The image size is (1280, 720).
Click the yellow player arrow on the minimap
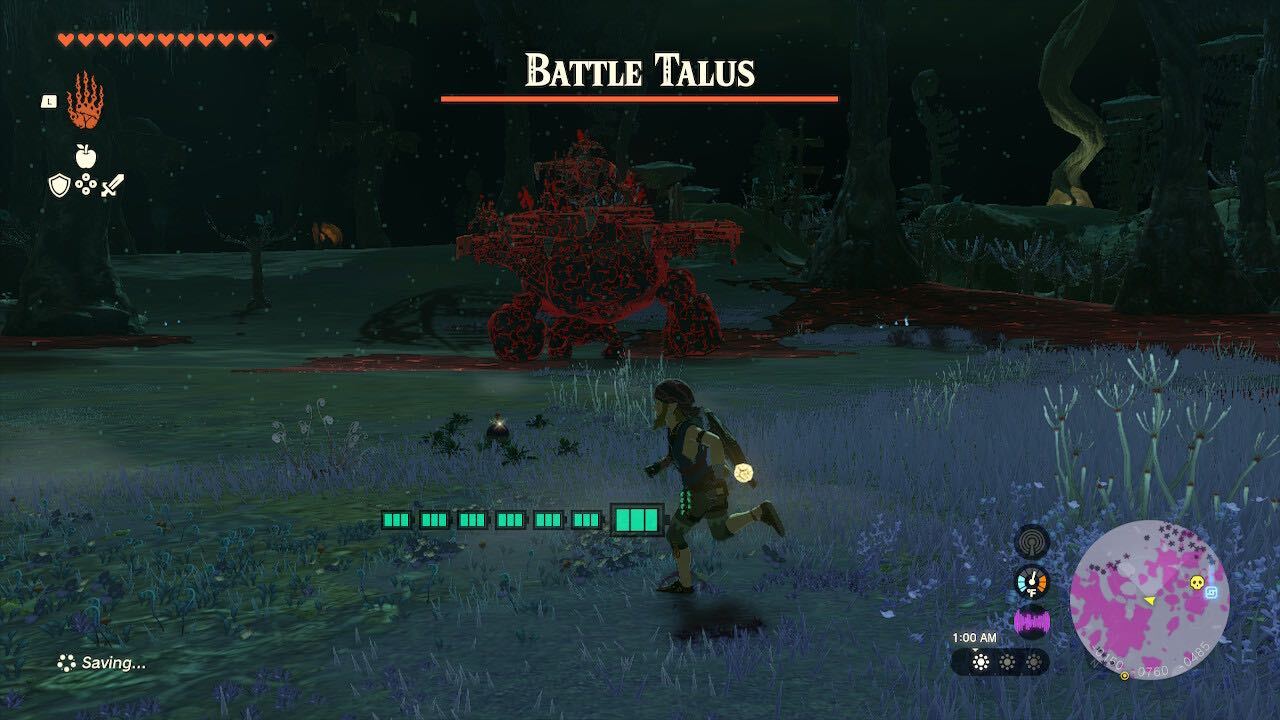(1151, 601)
